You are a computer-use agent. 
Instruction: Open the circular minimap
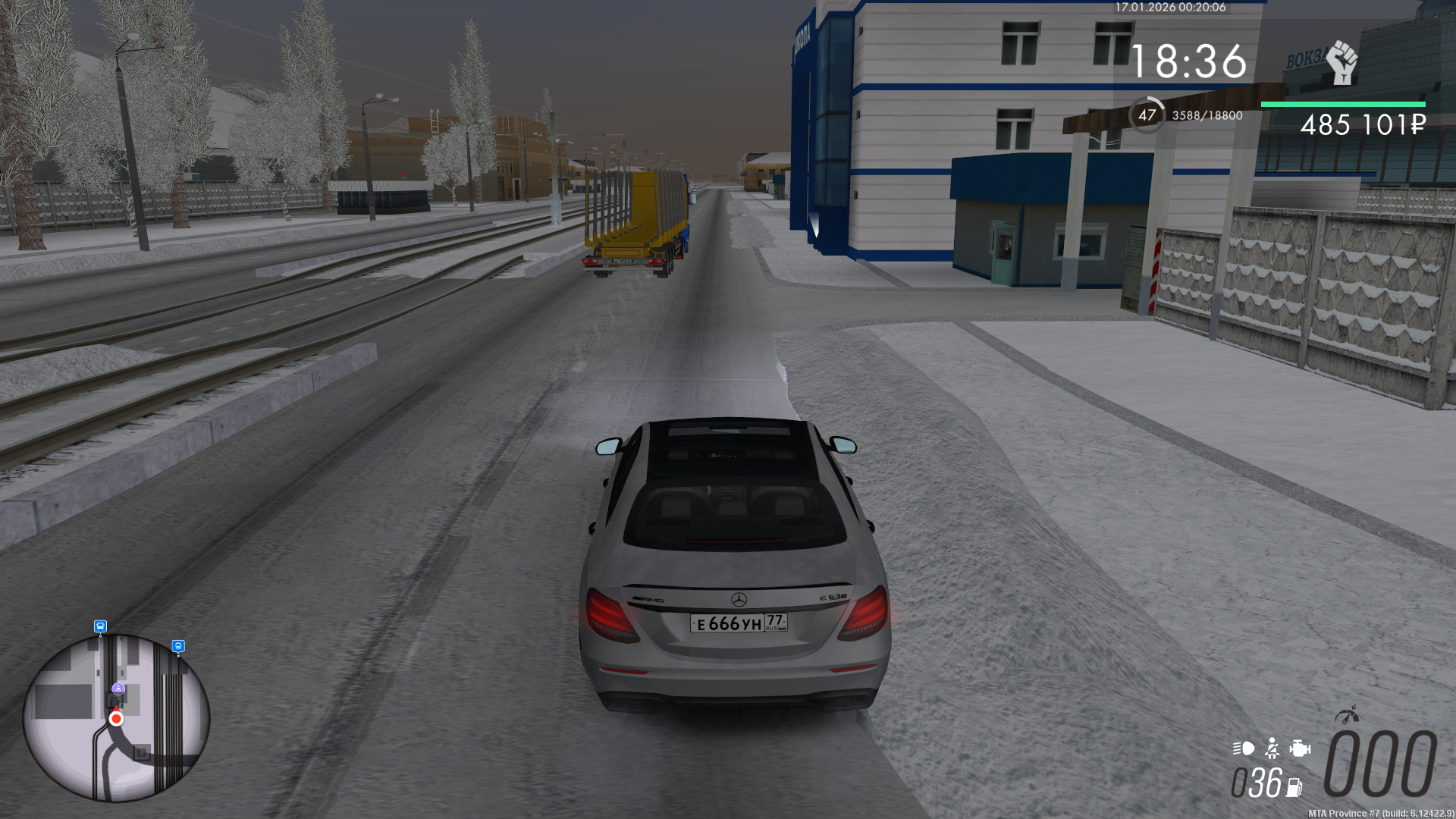[116, 717]
